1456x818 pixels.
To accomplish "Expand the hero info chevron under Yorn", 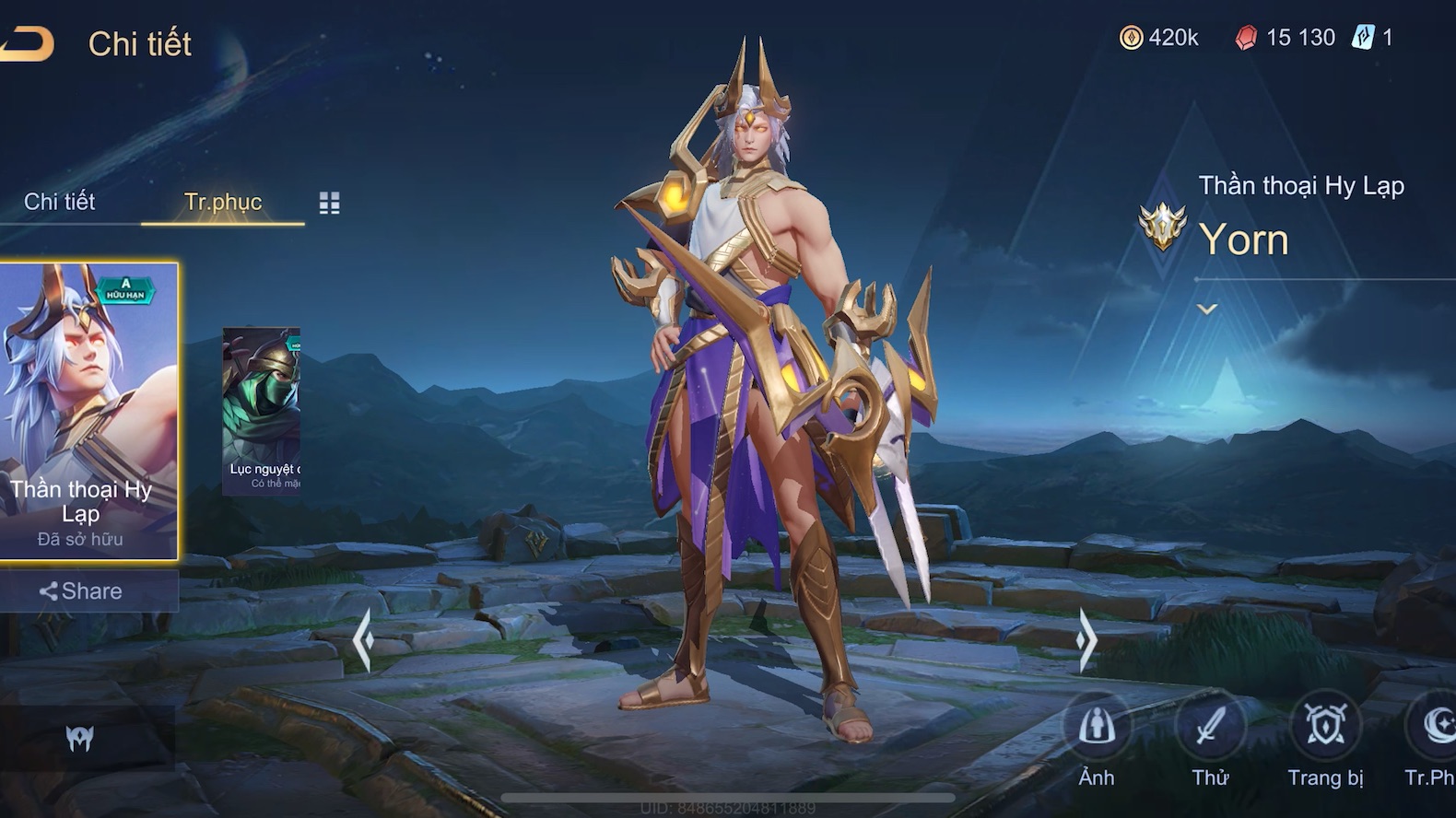I will (1207, 310).
